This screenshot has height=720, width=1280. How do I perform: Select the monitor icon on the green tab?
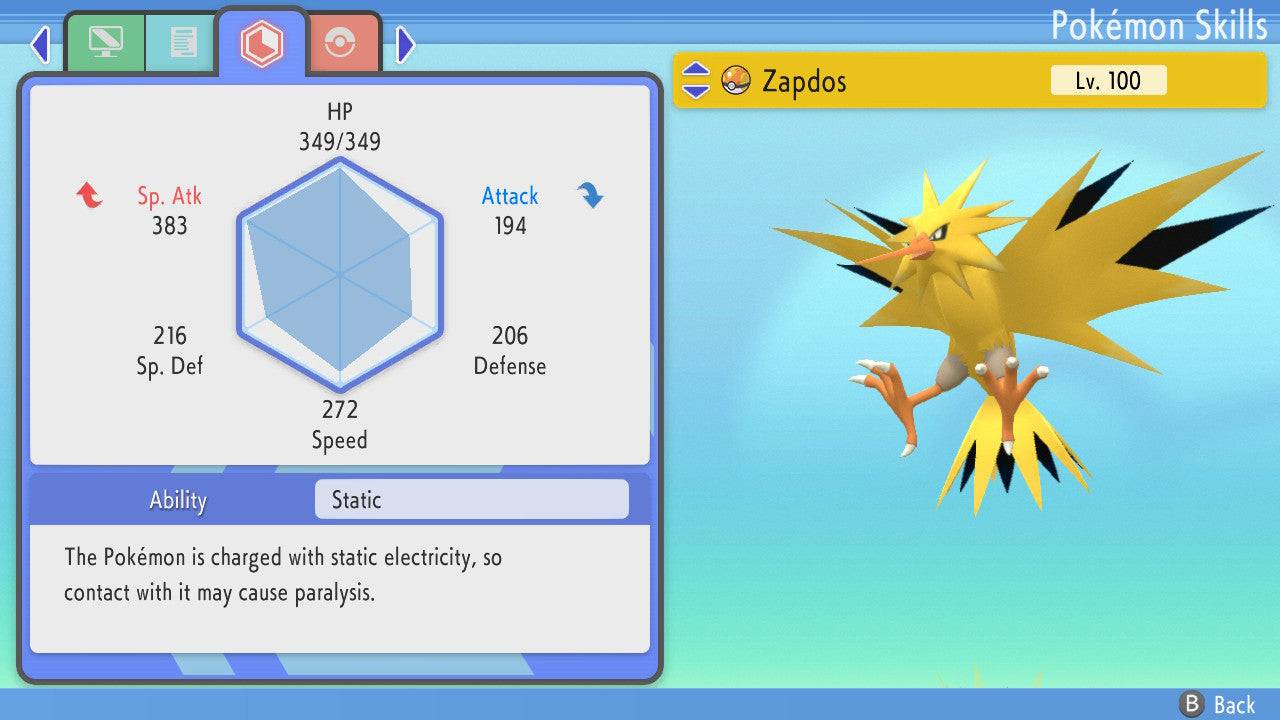point(105,42)
